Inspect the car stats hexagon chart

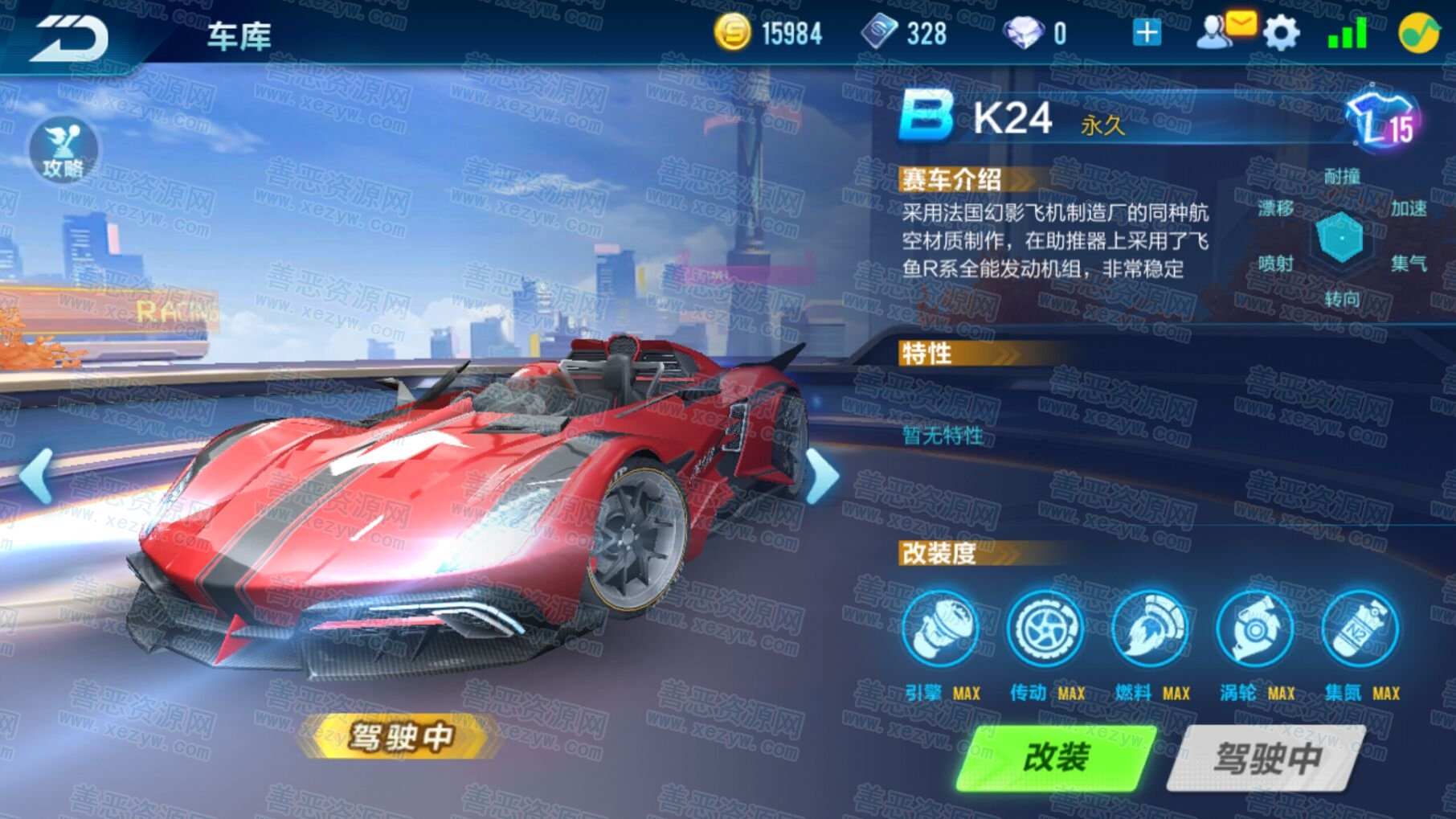(x=1341, y=238)
